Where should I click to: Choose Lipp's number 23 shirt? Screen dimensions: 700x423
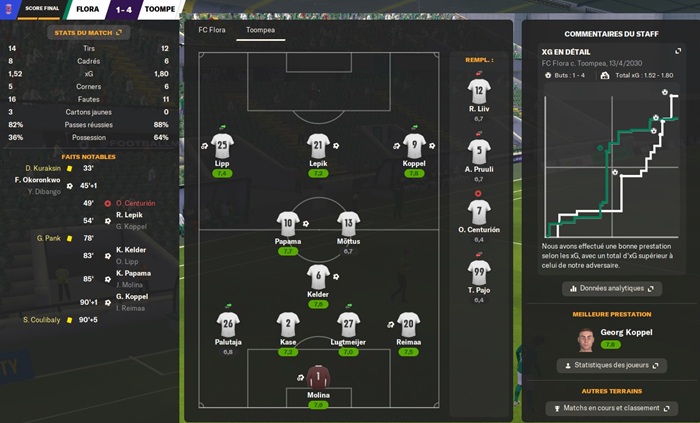(x=222, y=145)
